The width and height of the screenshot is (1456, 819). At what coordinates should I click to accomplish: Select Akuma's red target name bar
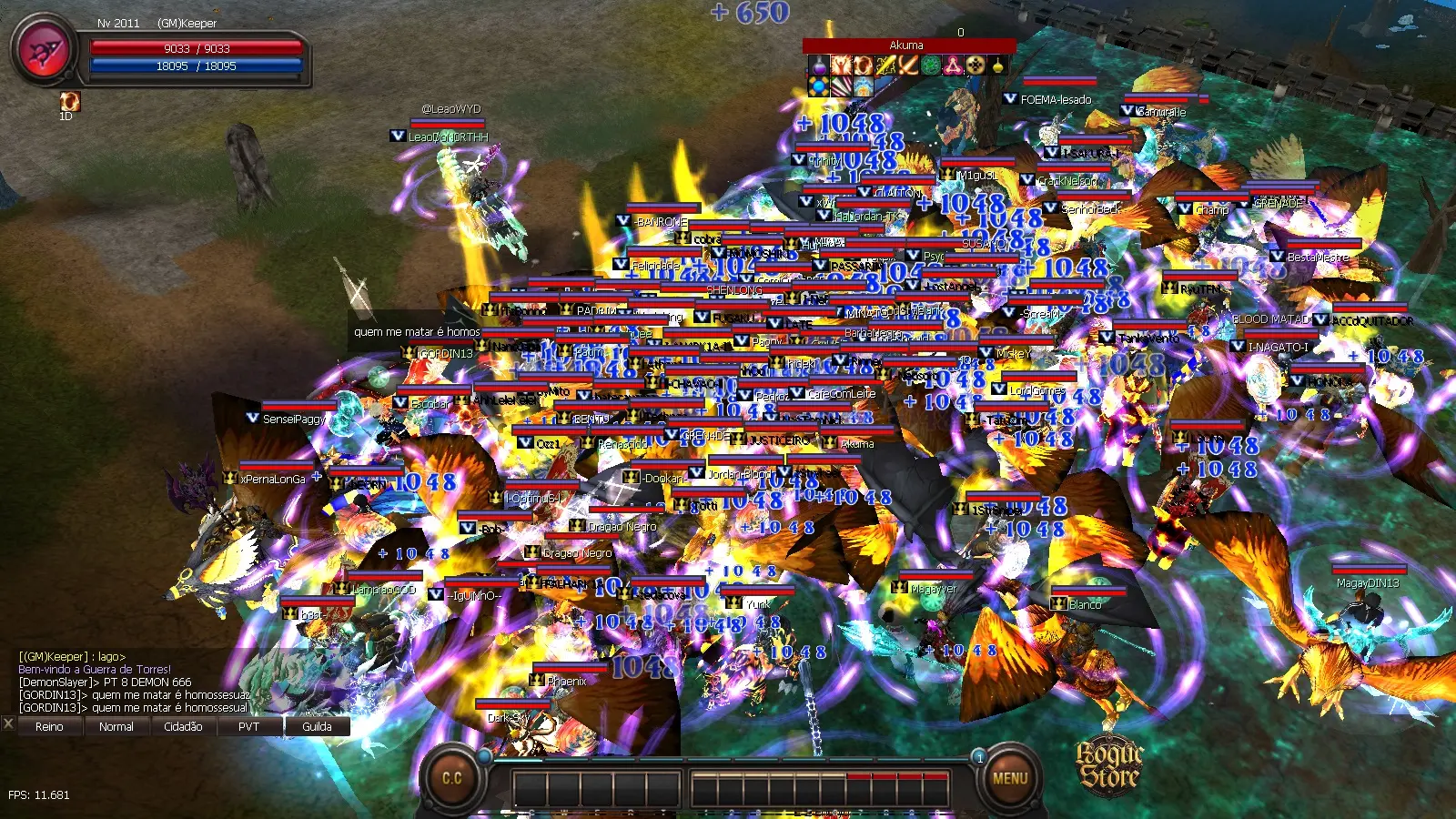coord(907,45)
